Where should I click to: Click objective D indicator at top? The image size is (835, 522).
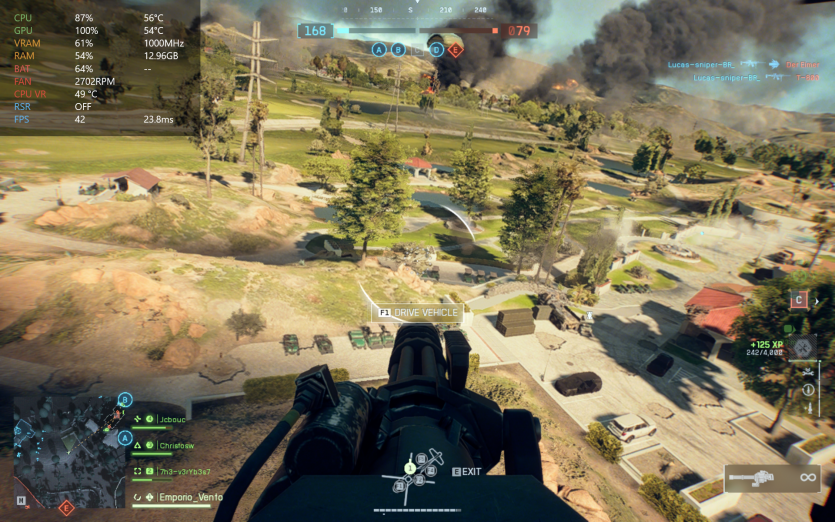coord(436,49)
